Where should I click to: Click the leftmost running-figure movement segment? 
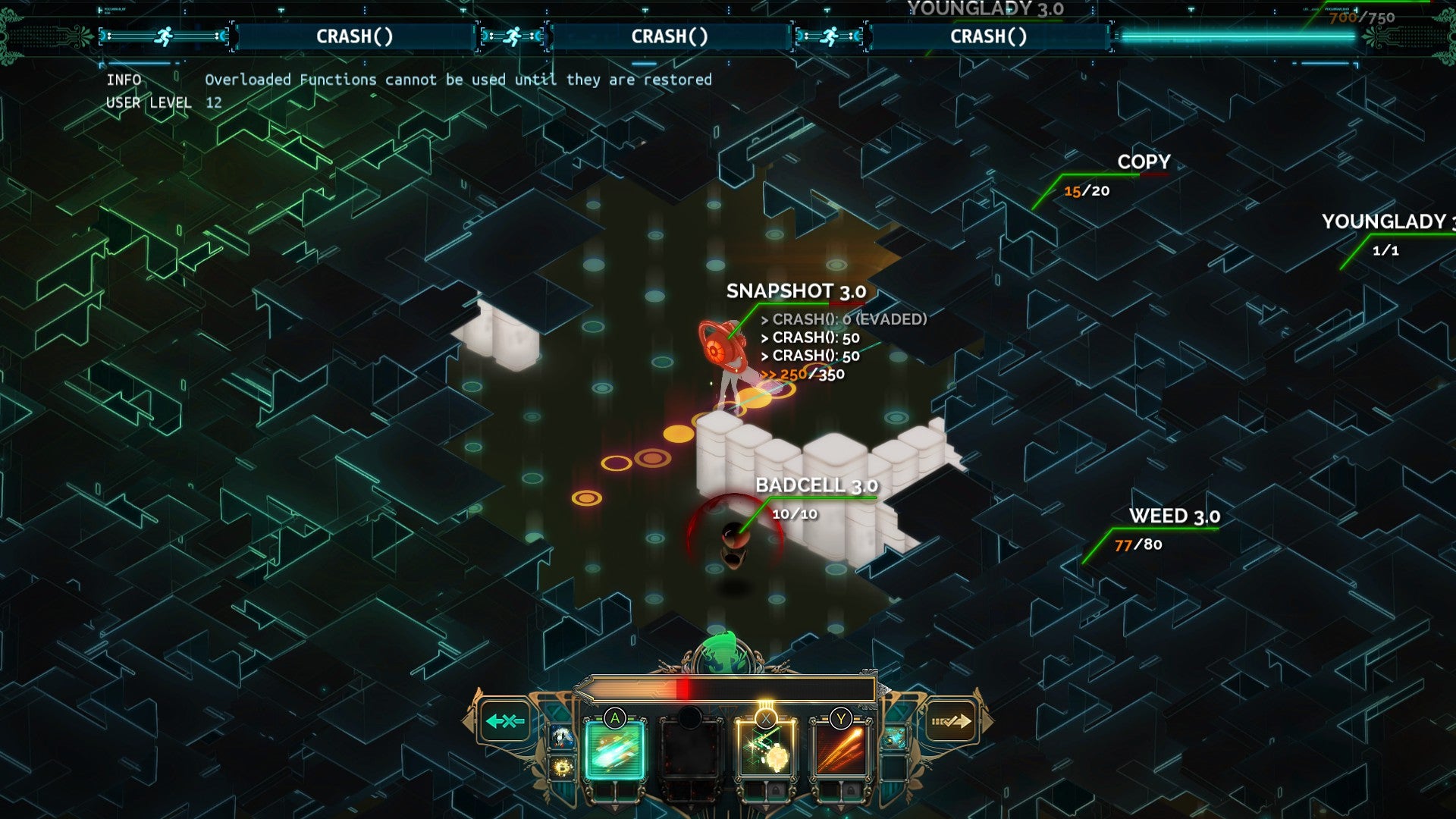(164, 36)
